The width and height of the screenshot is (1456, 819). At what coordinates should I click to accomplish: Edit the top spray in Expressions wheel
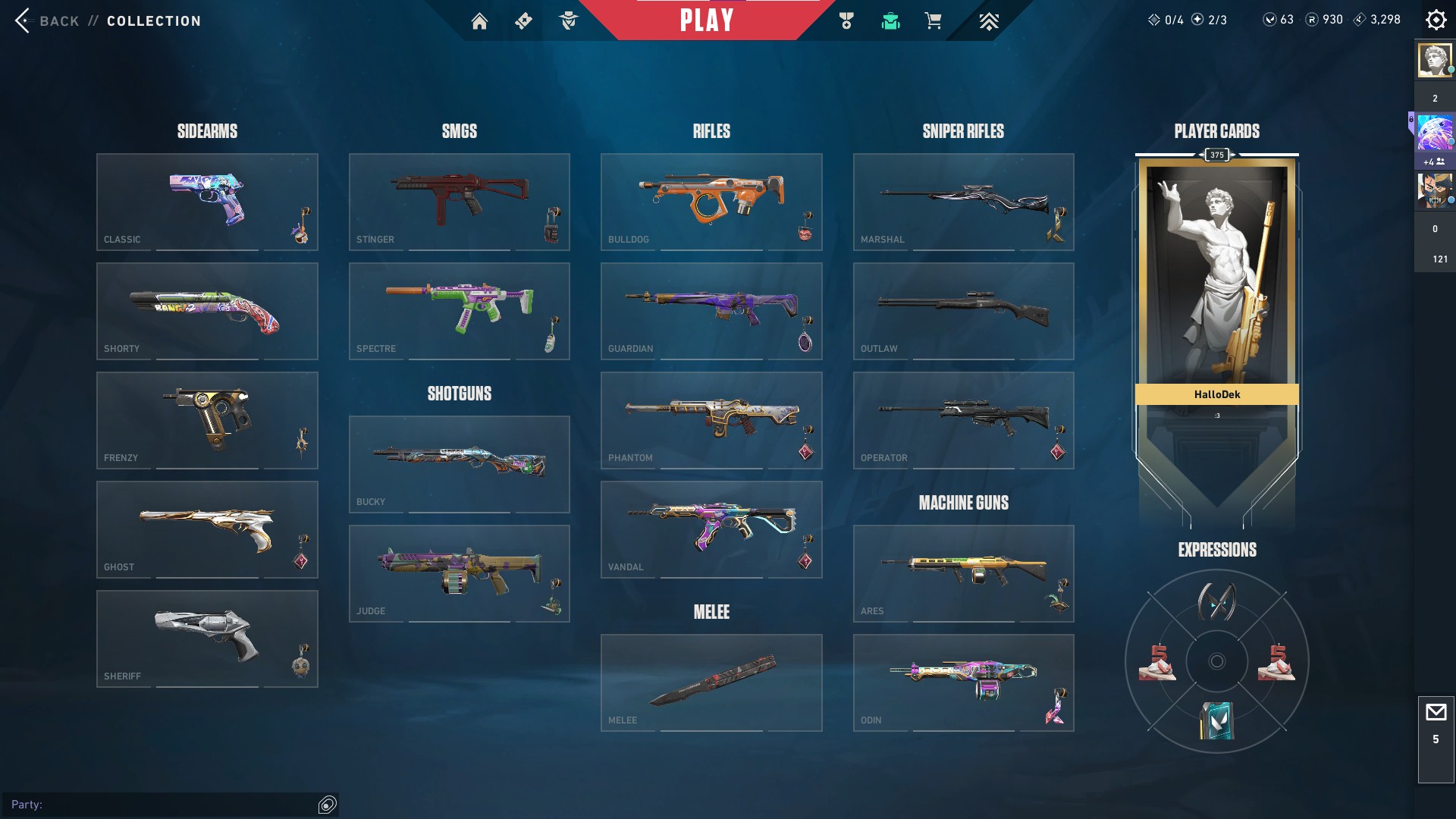point(1216,602)
